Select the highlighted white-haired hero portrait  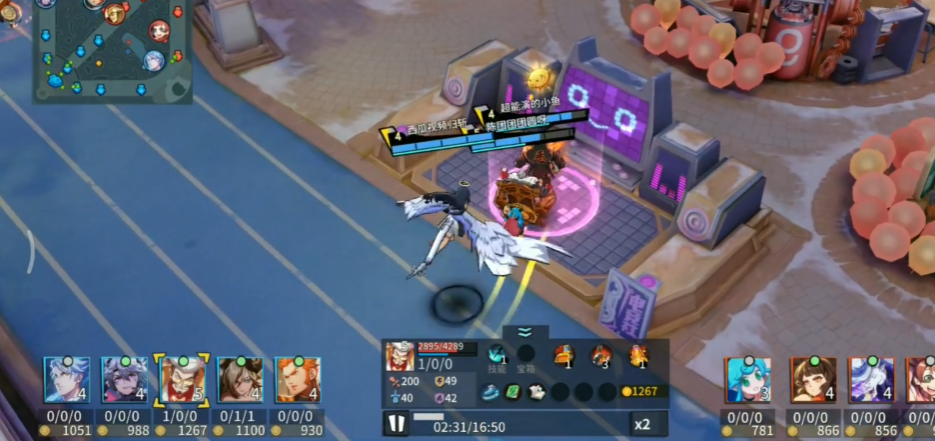click(x=183, y=380)
